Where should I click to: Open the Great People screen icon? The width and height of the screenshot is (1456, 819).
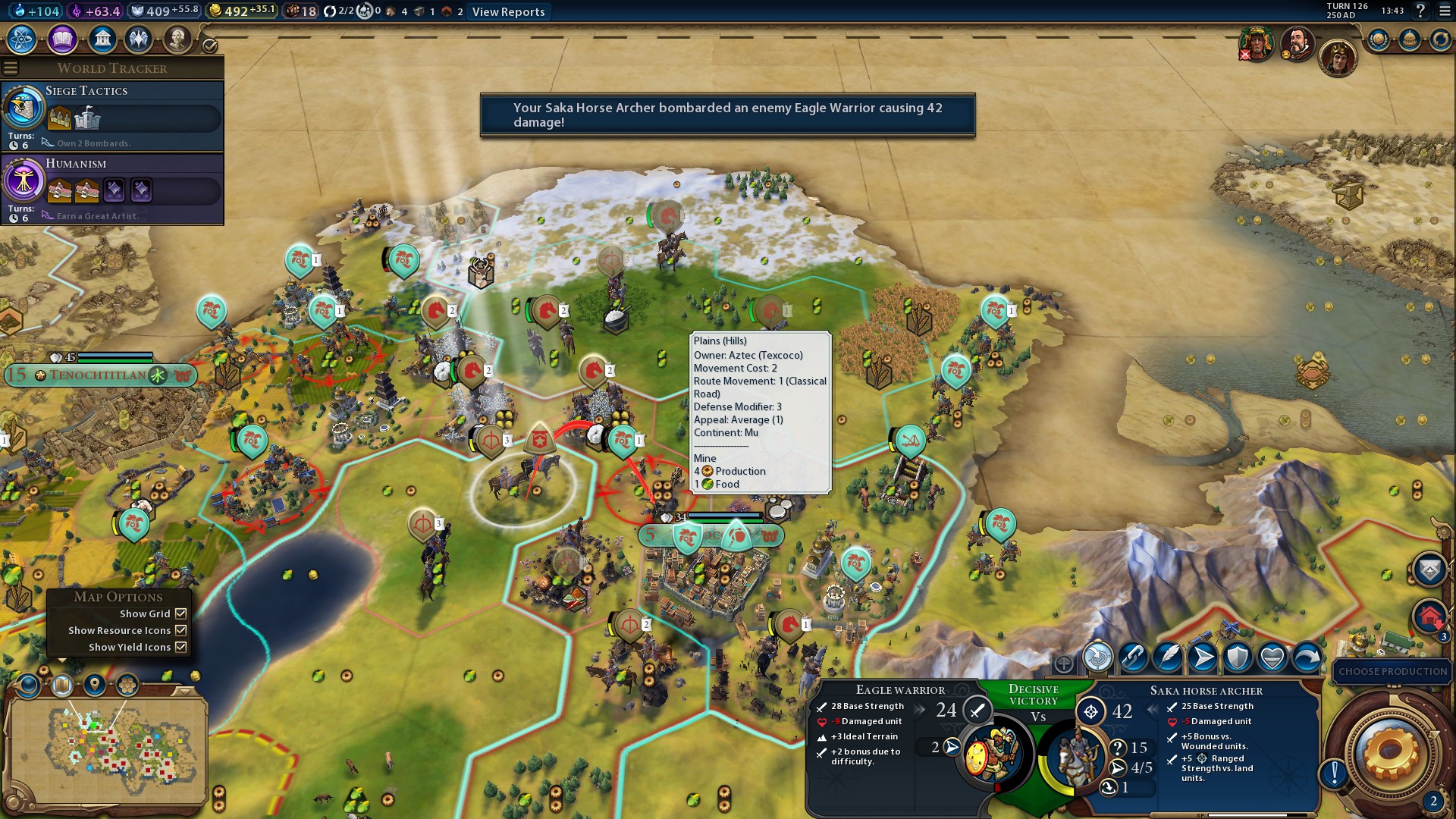tap(177, 39)
